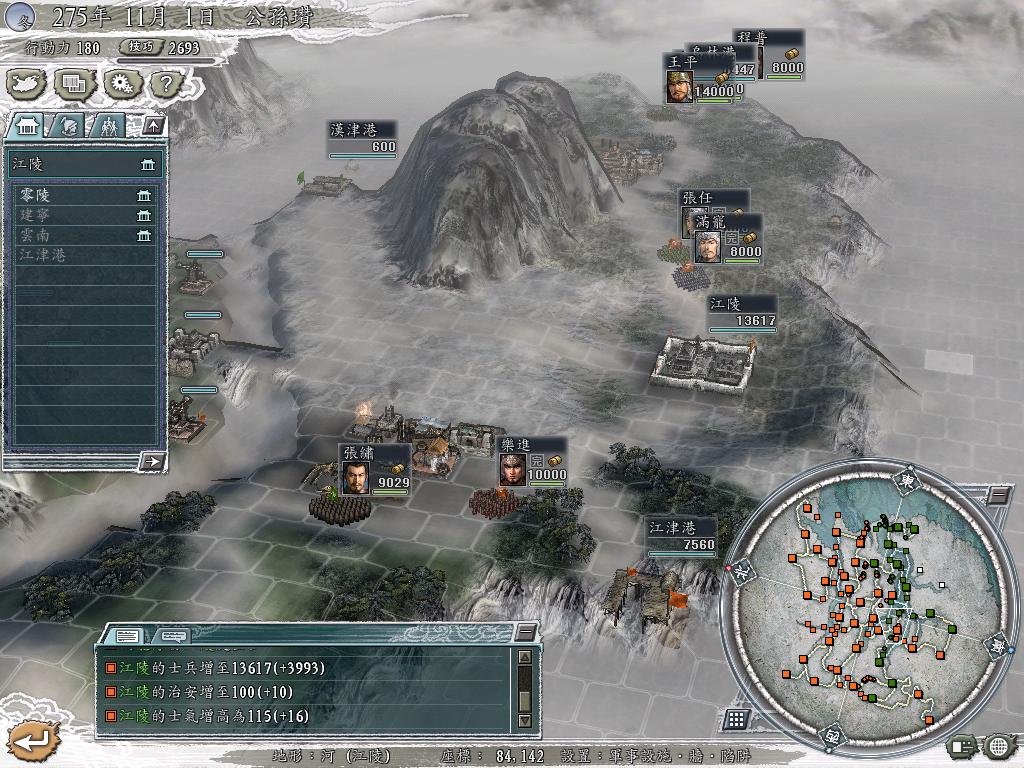1024x768 pixels.
Task: Switch to the cities list tab
Action: (x=25, y=126)
